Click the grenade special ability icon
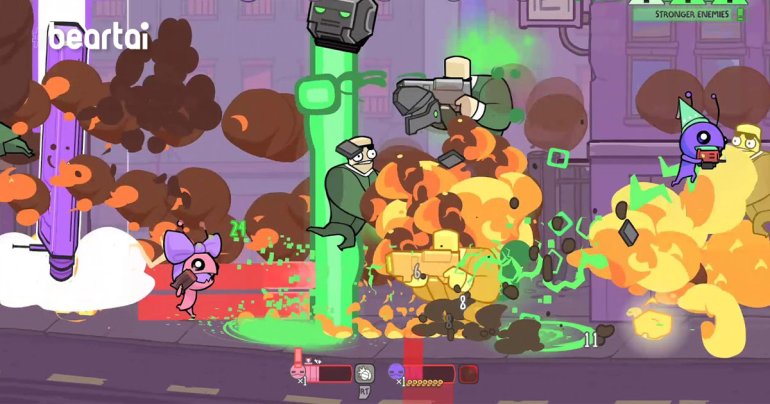Viewport: 770px width, 404px height. 364,373
